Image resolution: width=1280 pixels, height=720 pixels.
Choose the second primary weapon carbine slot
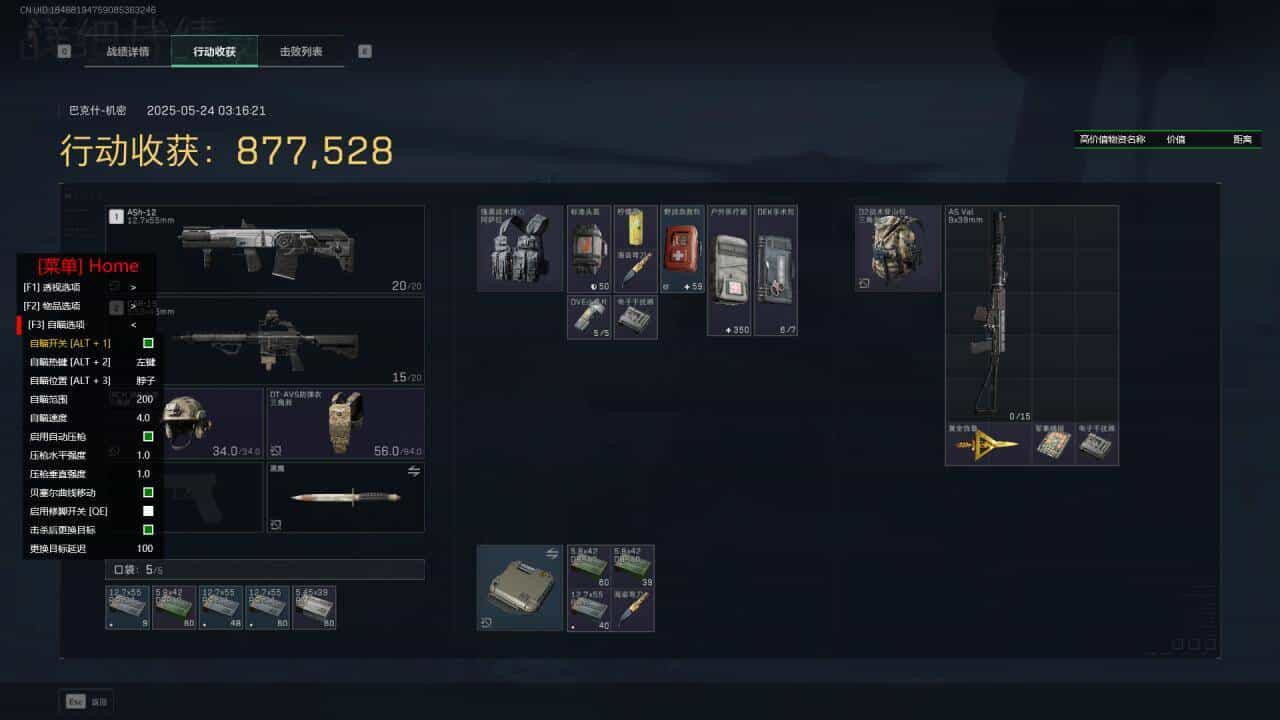265,340
